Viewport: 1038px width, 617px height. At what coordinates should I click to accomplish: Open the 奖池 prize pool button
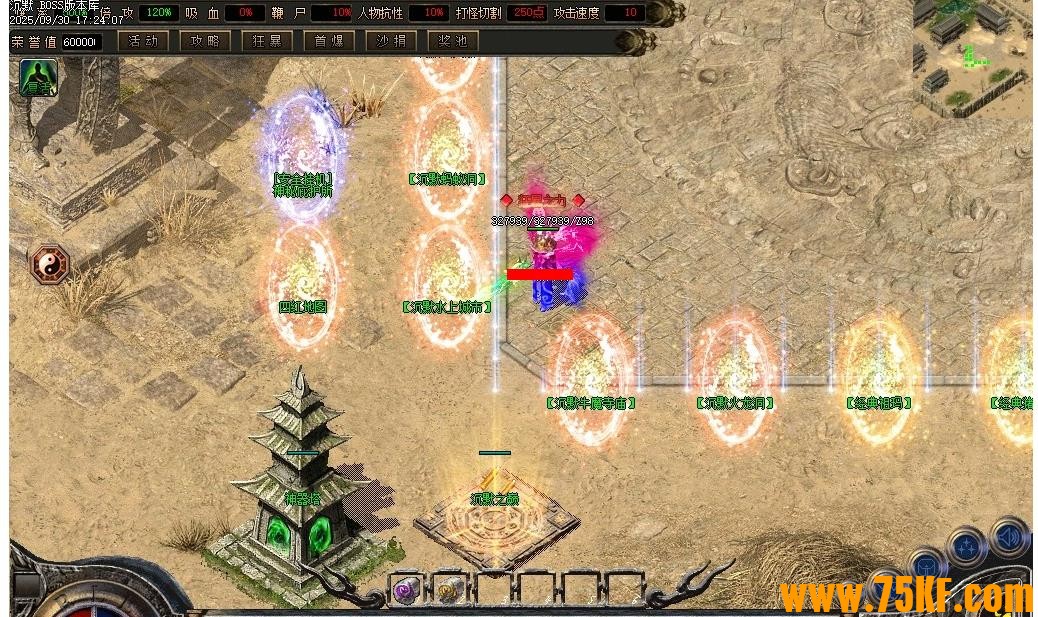click(x=453, y=41)
